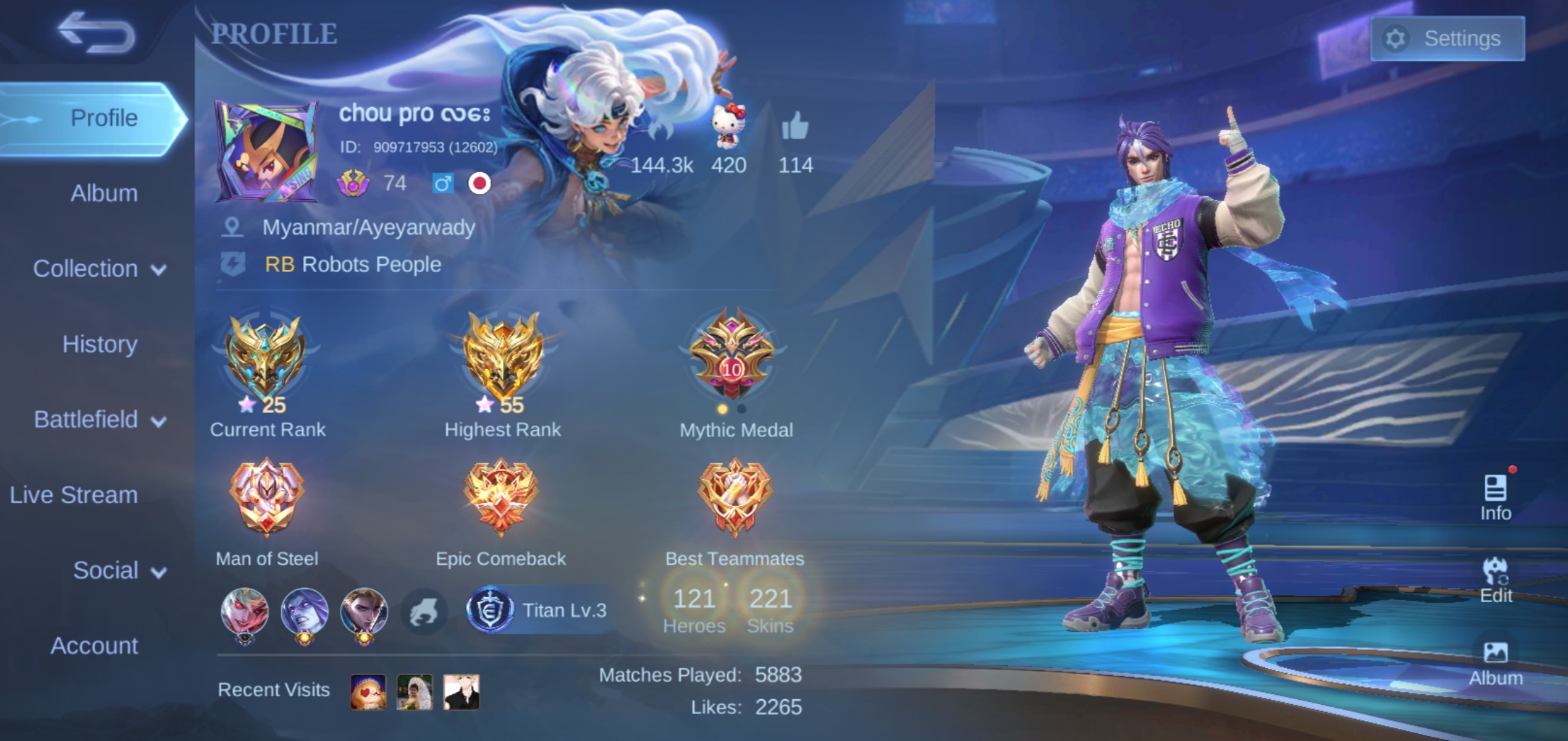1568x741 pixels.
Task: Open the Settings button
Action: 1447,38
